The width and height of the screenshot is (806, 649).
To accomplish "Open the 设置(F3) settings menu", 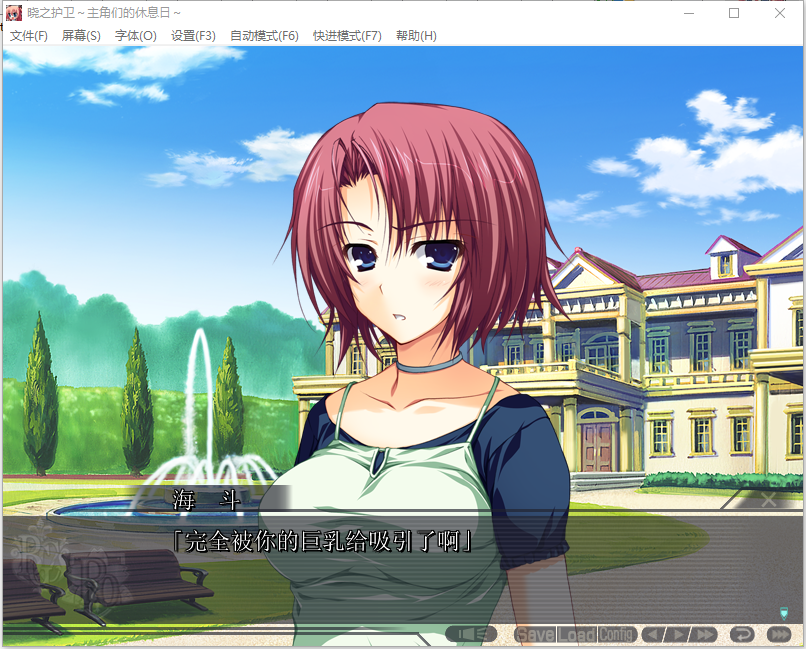I will click(x=193, y=36).
